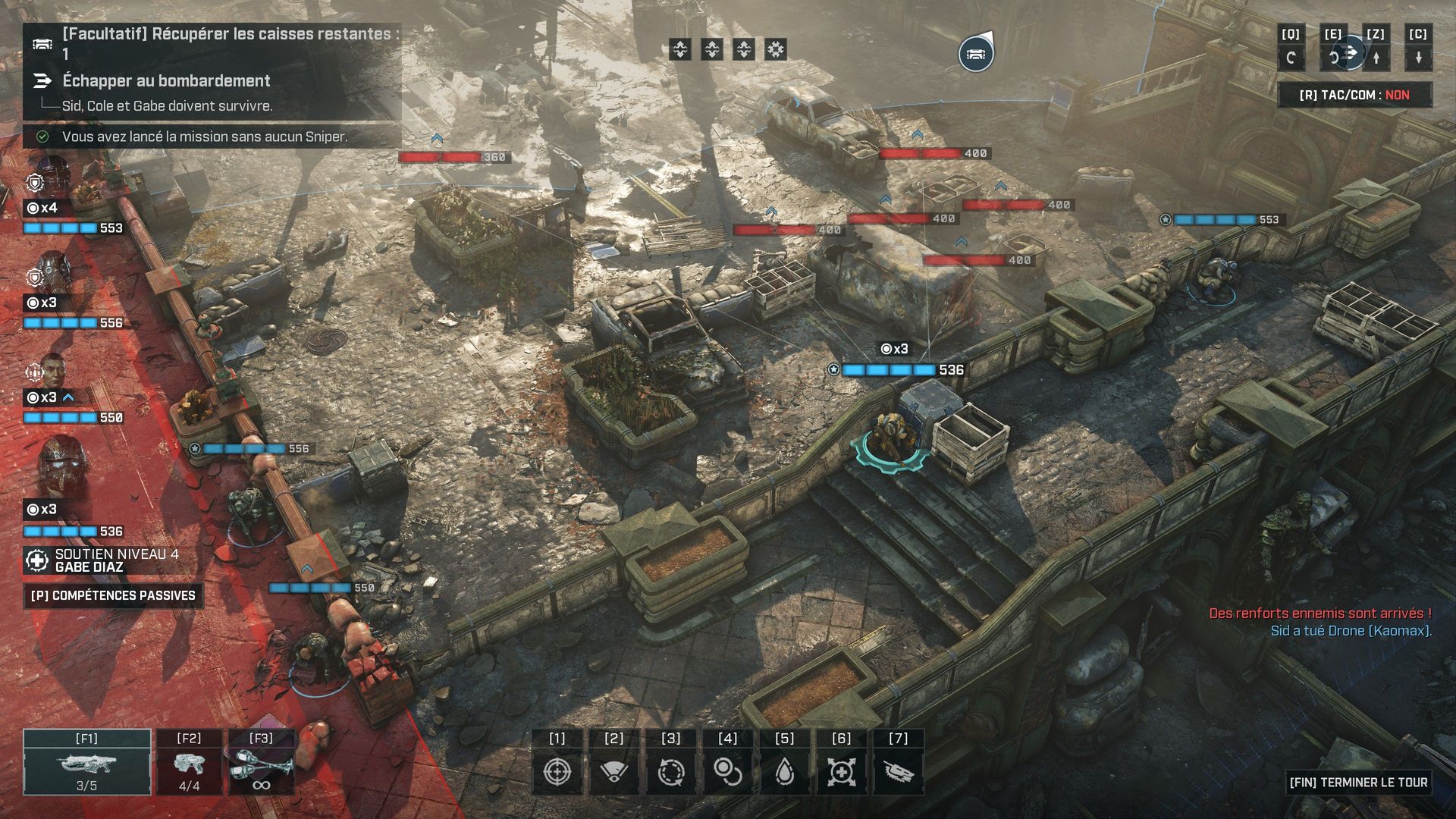The height and width of the screenshot is (819, 1456).
Task: Select the top helmeted squad member portrait
Action: 53,176
